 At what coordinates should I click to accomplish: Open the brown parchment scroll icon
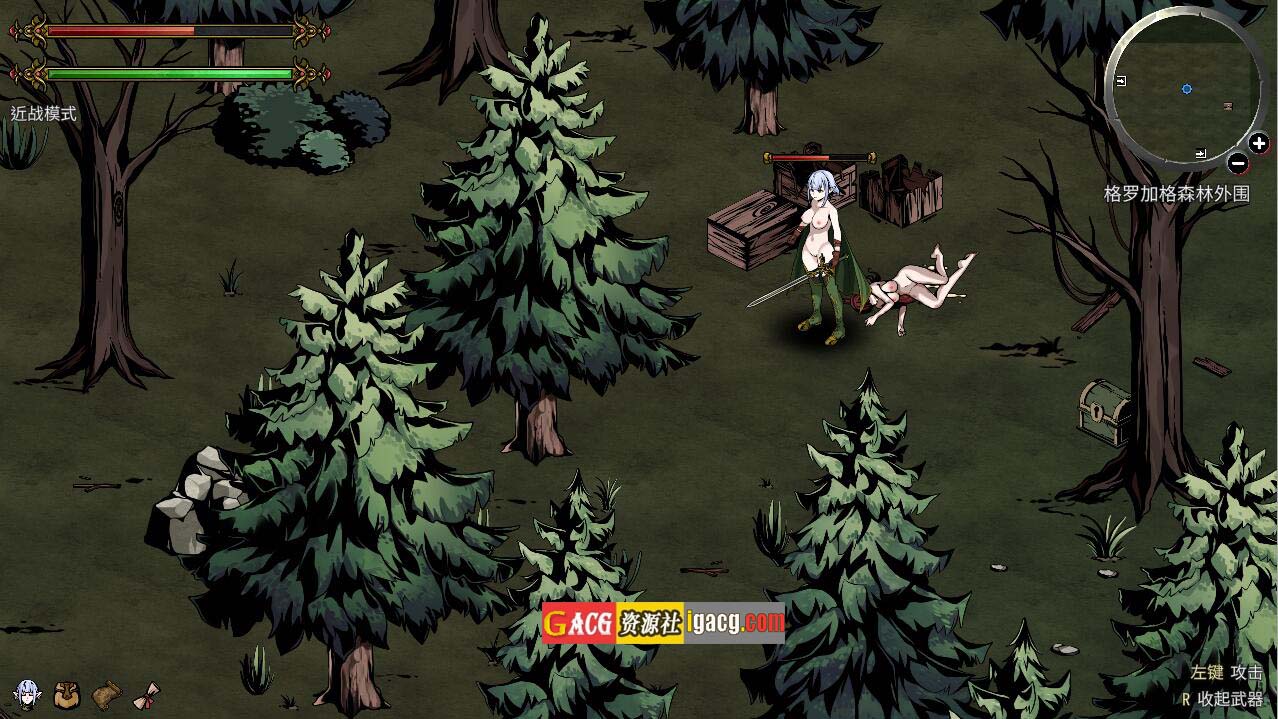(107, 693)
